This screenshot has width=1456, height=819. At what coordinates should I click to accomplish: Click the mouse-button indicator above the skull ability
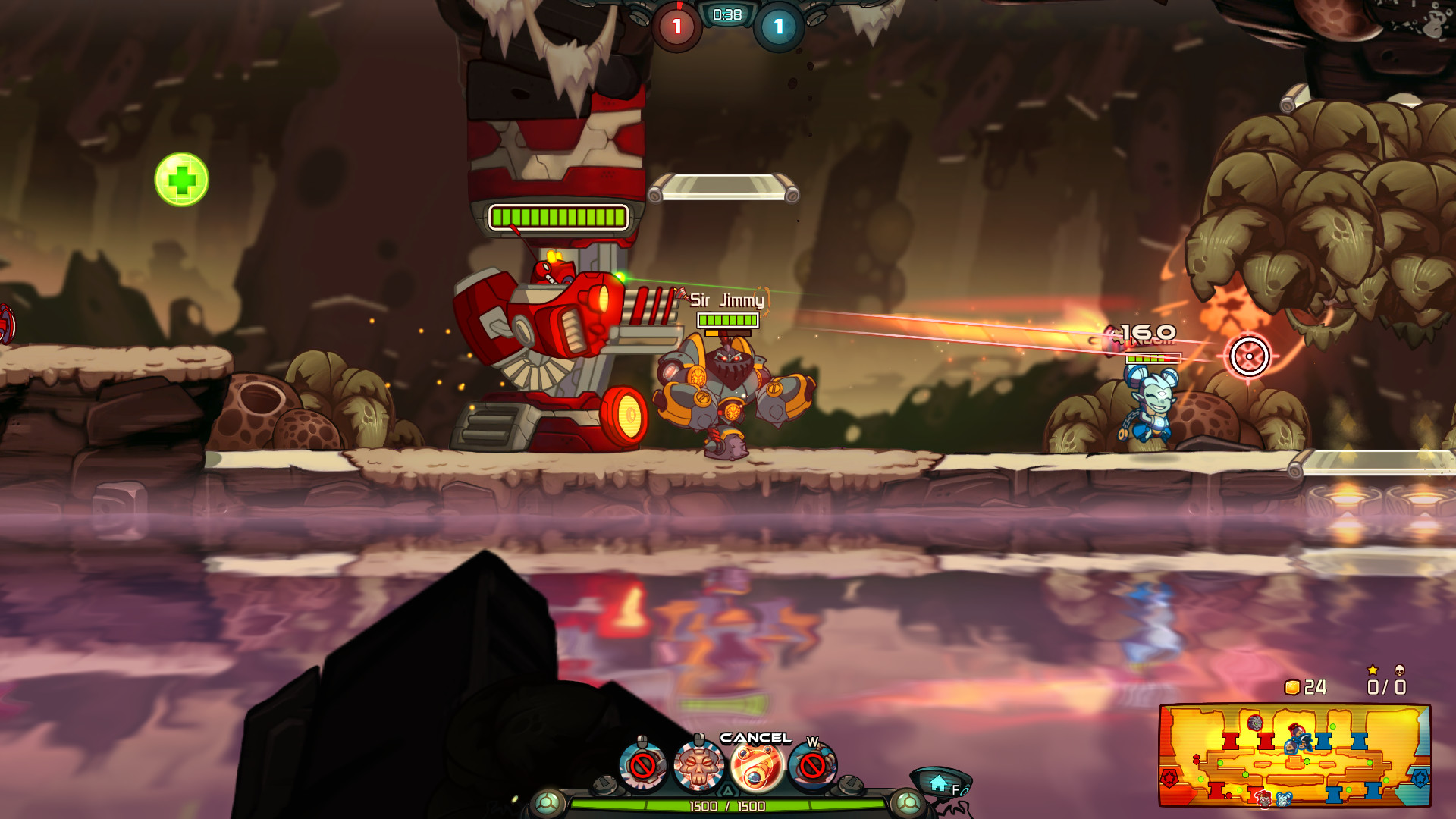pos(698,738)
